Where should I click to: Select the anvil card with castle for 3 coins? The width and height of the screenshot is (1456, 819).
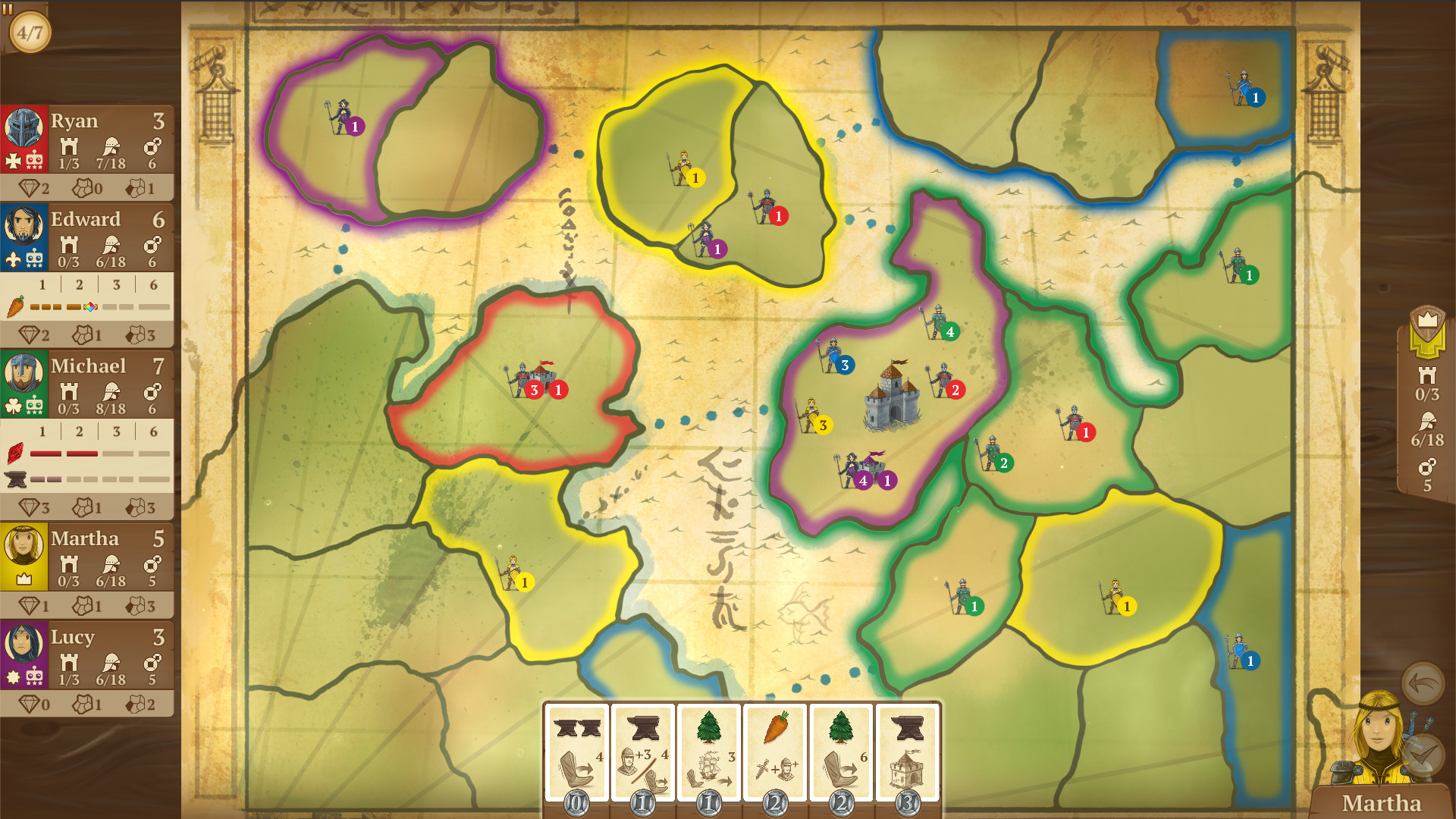(x=907, y=747)
